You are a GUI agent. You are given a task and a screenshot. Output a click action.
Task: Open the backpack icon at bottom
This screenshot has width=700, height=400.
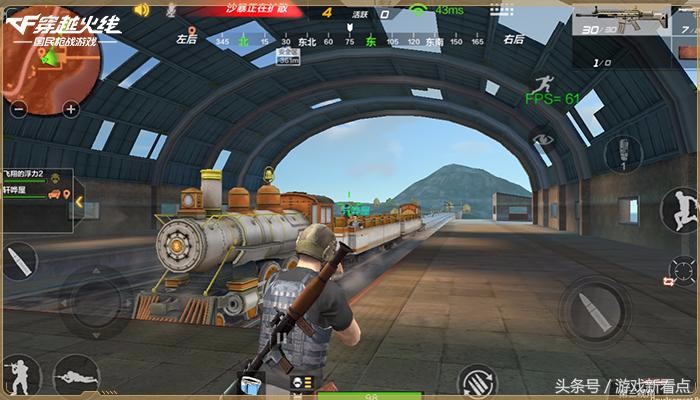pyautogui.click(x=251, y=381)
